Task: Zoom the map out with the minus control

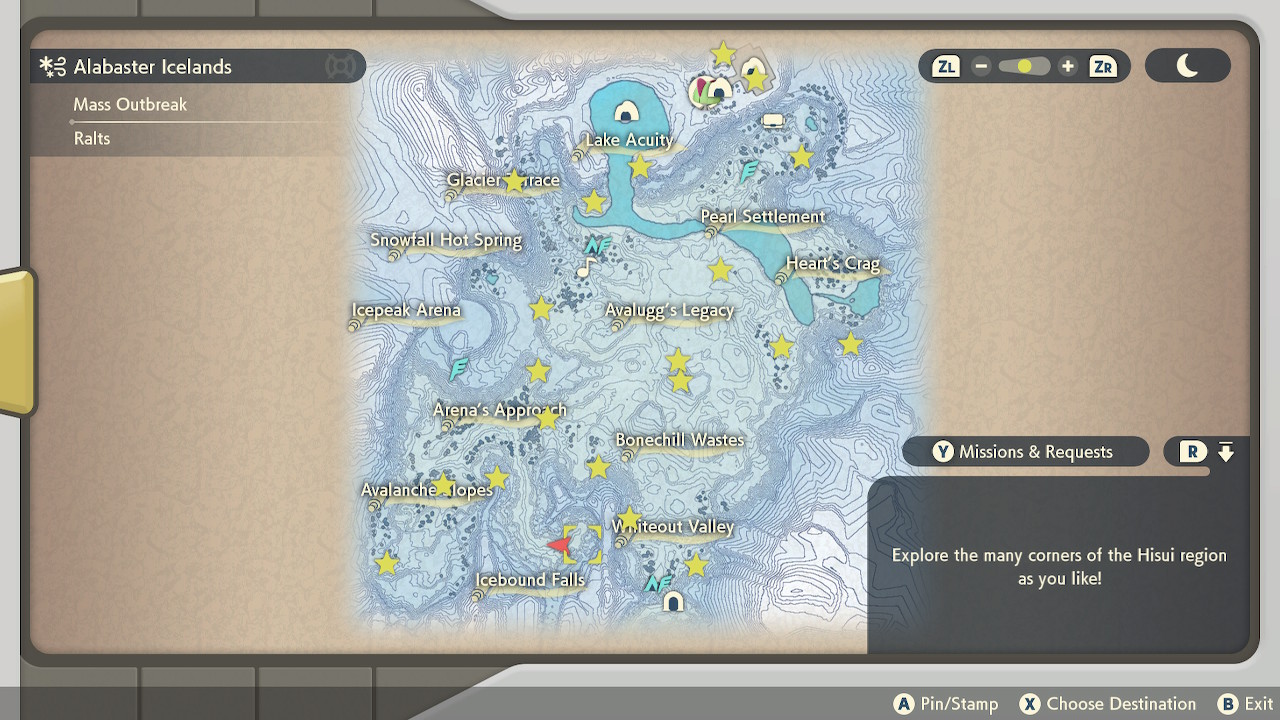Action: point(981,65)
